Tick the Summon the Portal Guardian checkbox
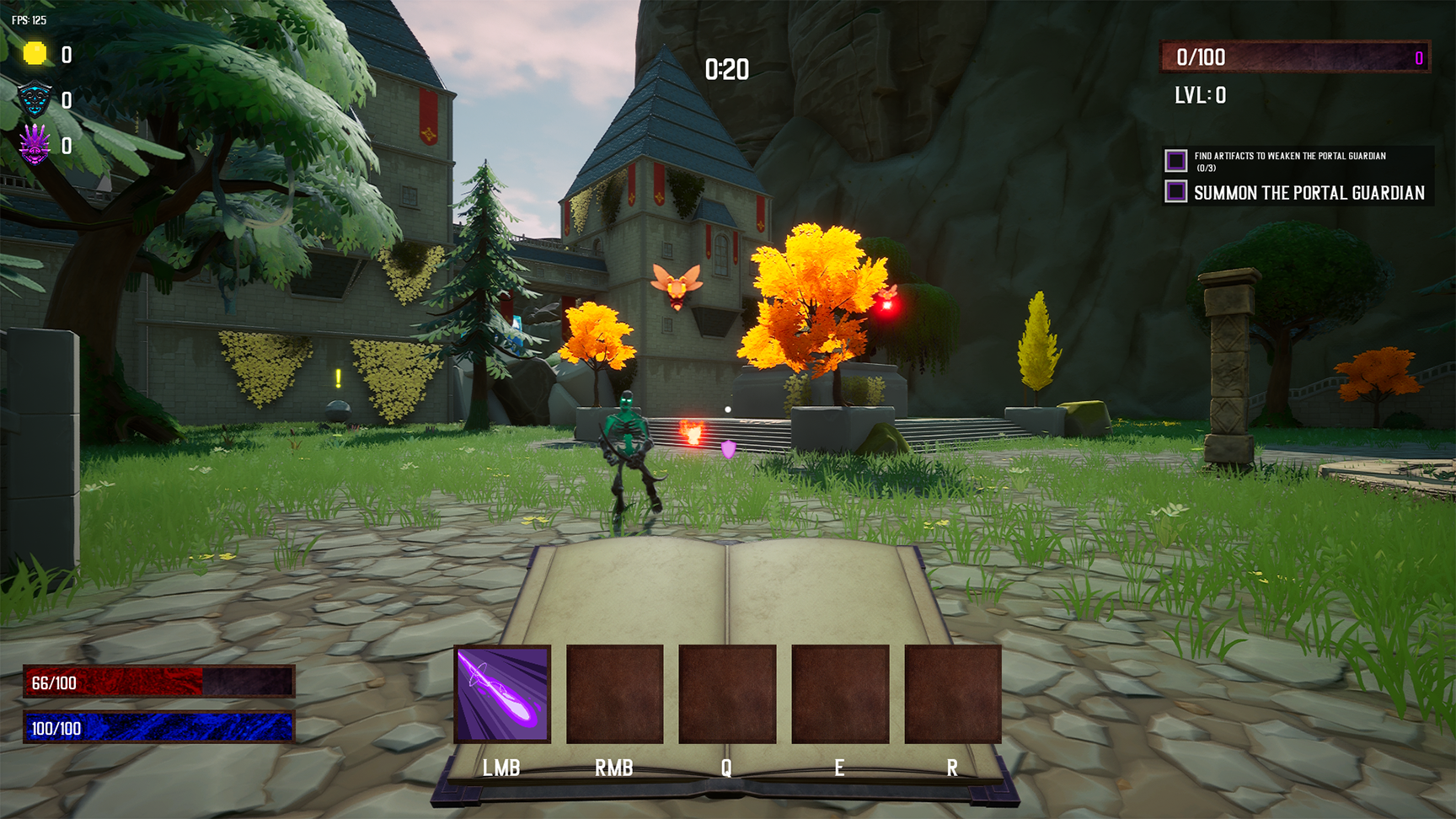This screenshot has width=1456, height=819. (x=1175, y=192)
